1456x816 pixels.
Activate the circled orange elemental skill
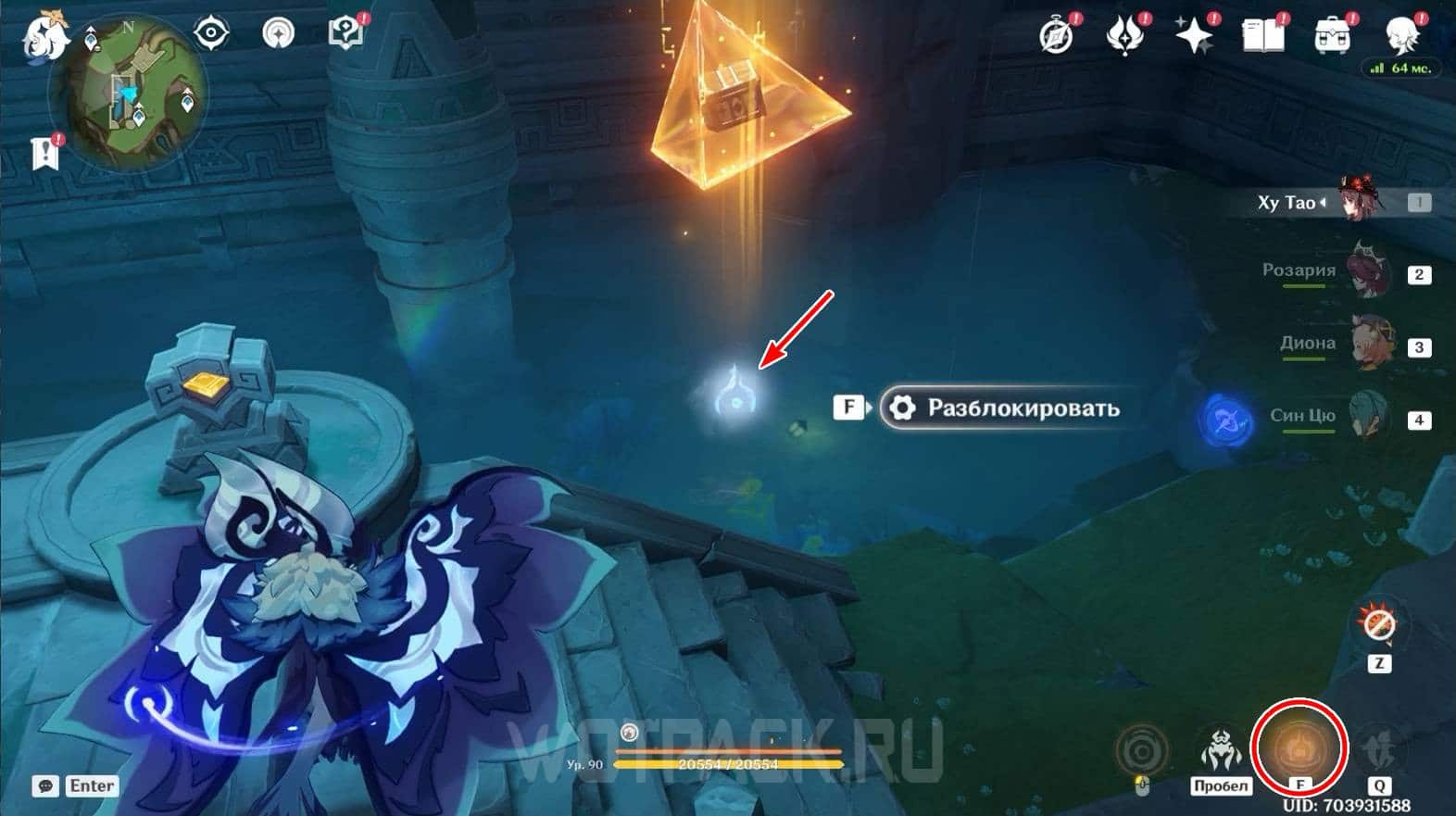[1299, 746]
